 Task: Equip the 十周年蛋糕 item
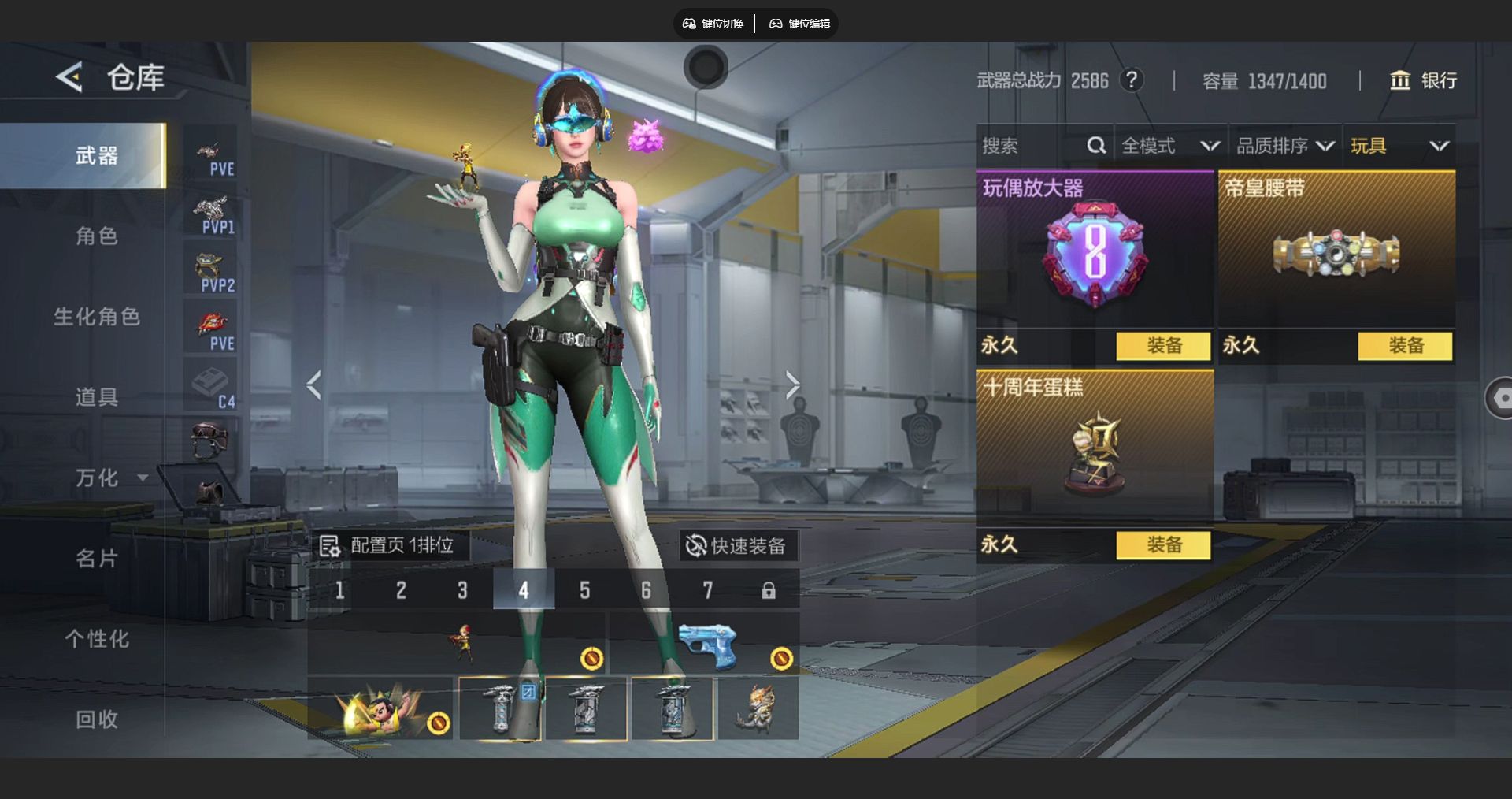1163,545
